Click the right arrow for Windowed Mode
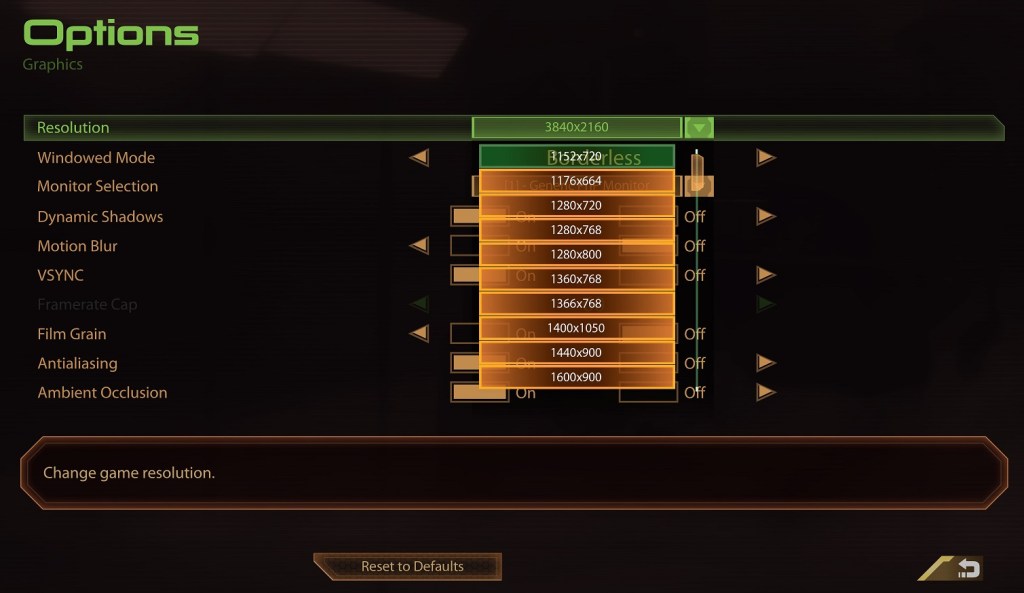The height and width of the screenshot is (593, 1024). 766,158
